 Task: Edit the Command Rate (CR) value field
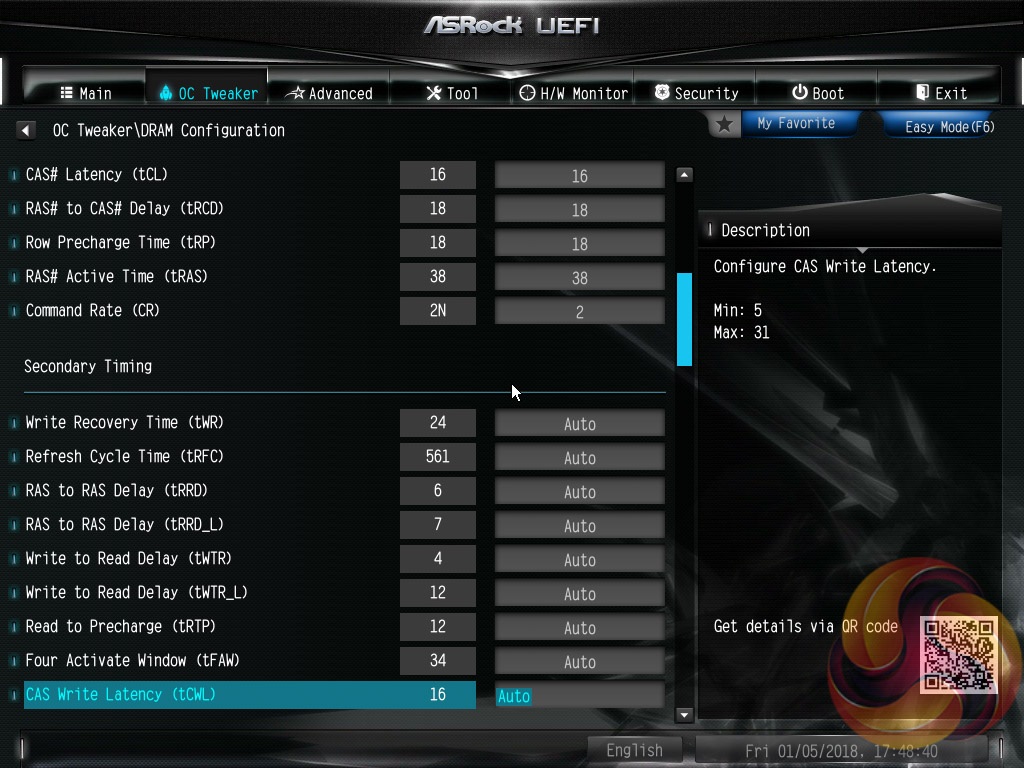(x=579, y=312)
